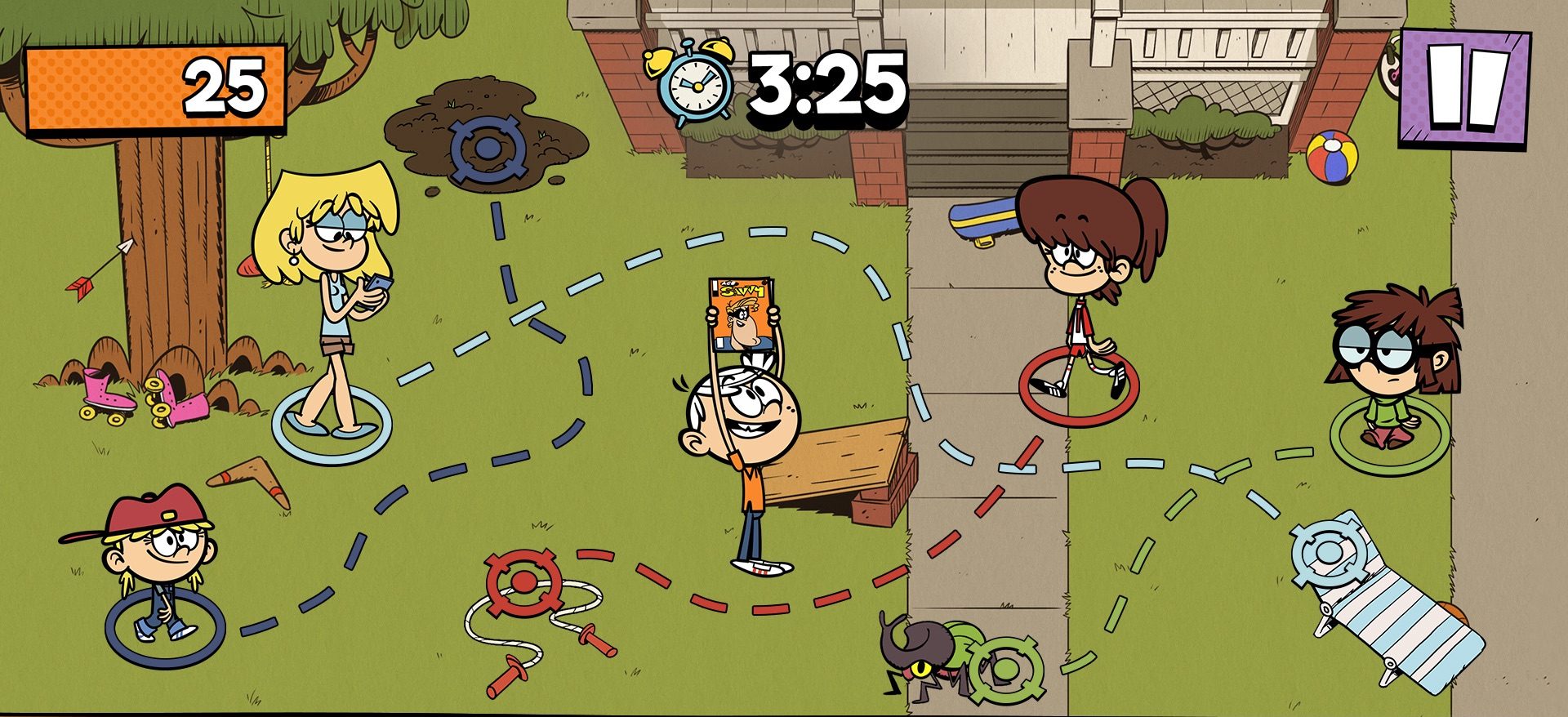Click the light blue target on the lawn chair
1568x717 pixels.
tap(1328, 548)
